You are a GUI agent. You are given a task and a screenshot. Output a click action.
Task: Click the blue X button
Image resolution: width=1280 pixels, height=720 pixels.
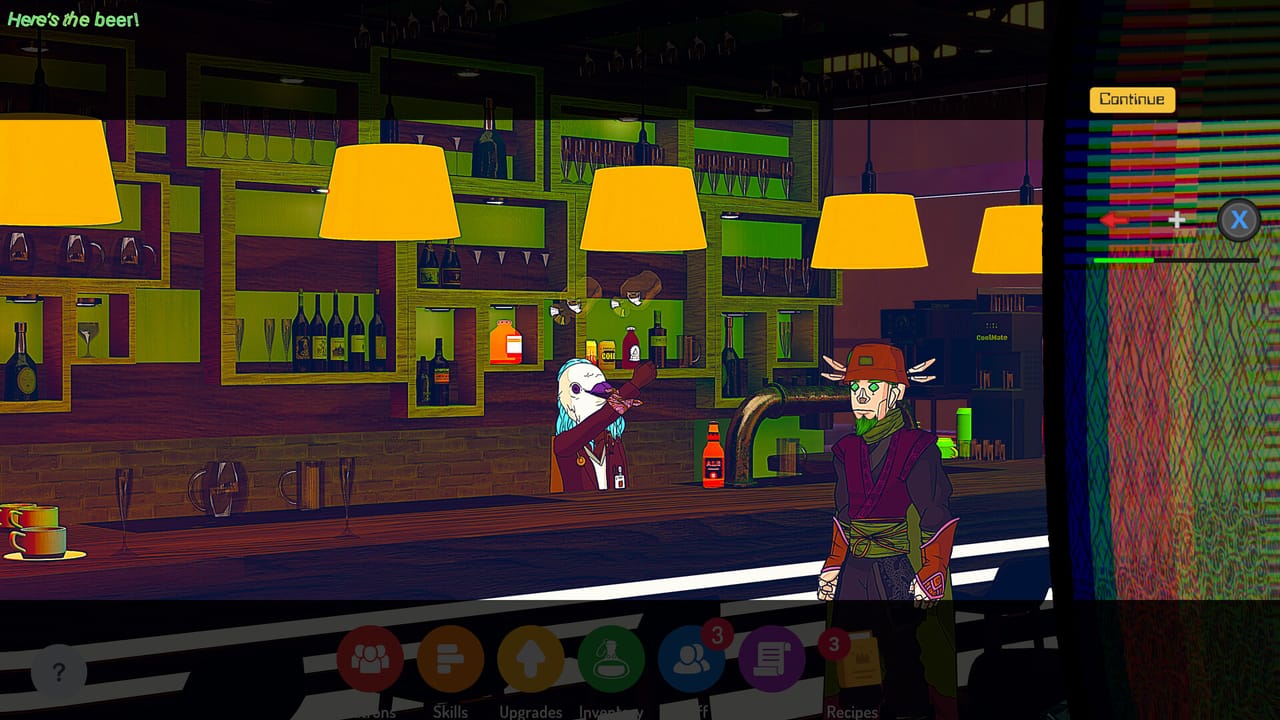point(1239,220)
